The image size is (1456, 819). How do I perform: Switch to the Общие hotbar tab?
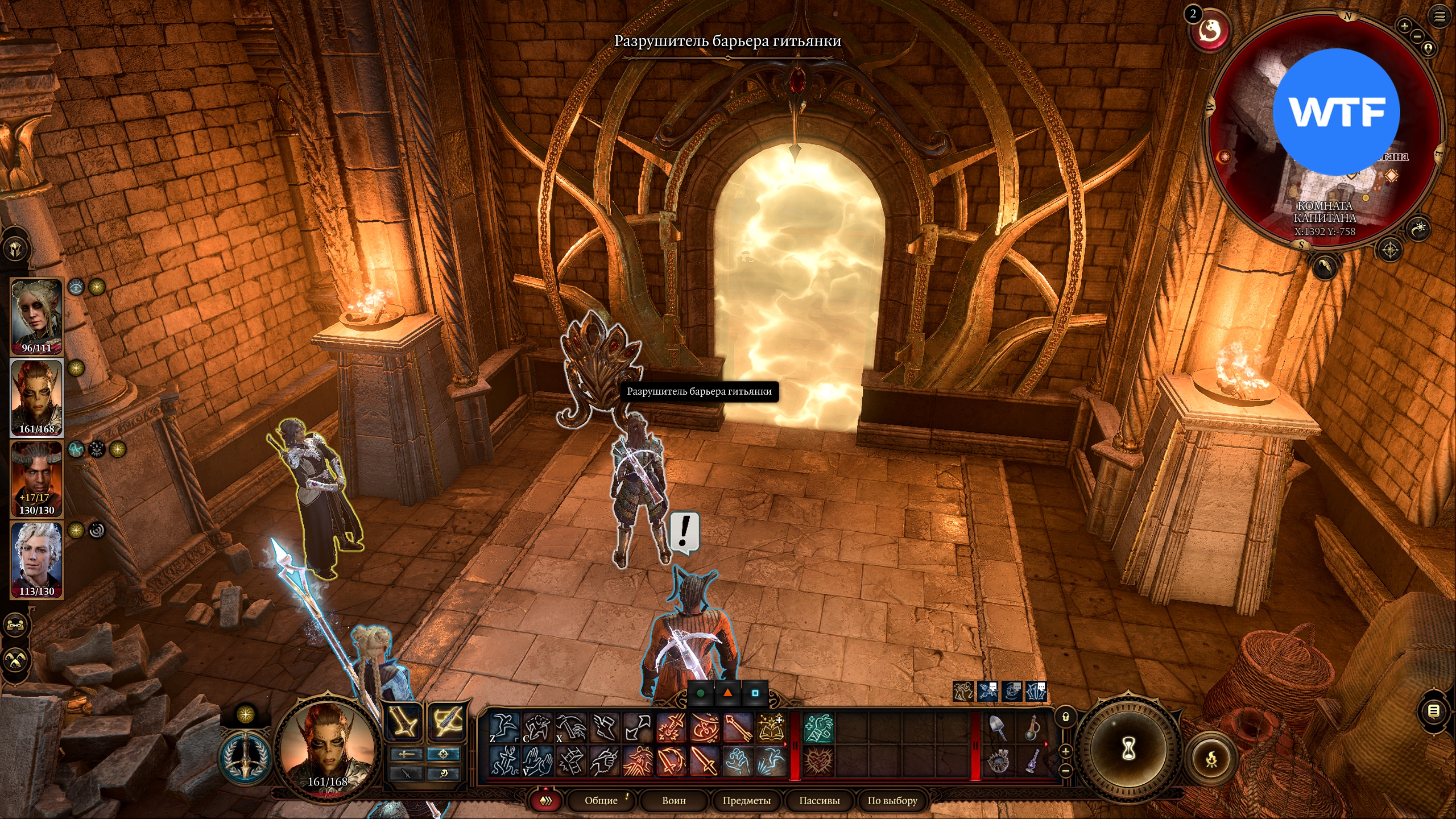pyautogui.click(x=601, y=800)
